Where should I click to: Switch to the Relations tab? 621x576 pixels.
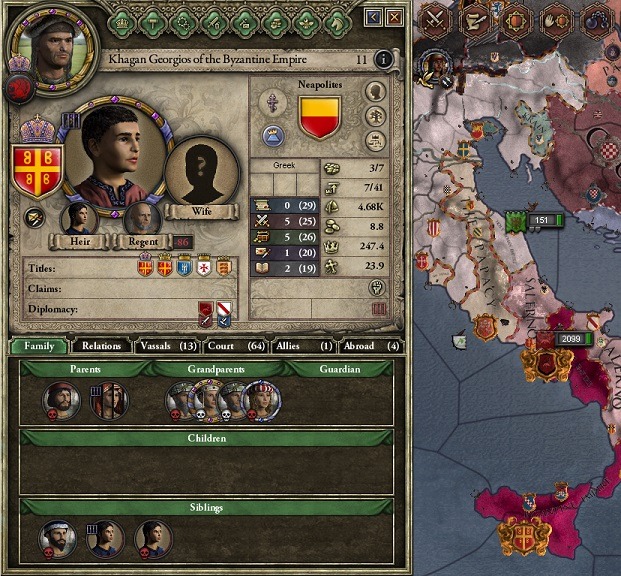point(102,346)
